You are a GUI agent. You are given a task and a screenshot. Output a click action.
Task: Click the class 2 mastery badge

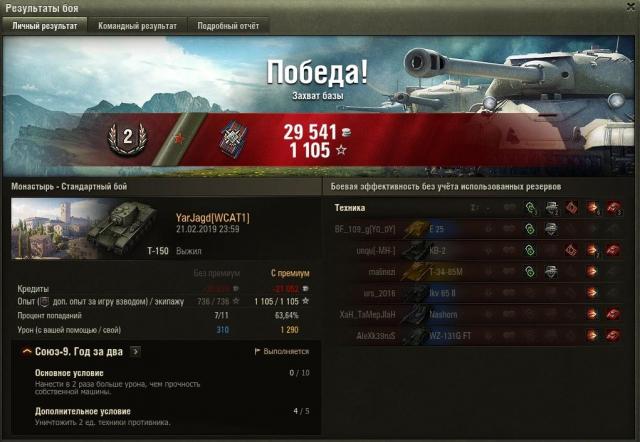pyautogui.click(x=126, y=136)
